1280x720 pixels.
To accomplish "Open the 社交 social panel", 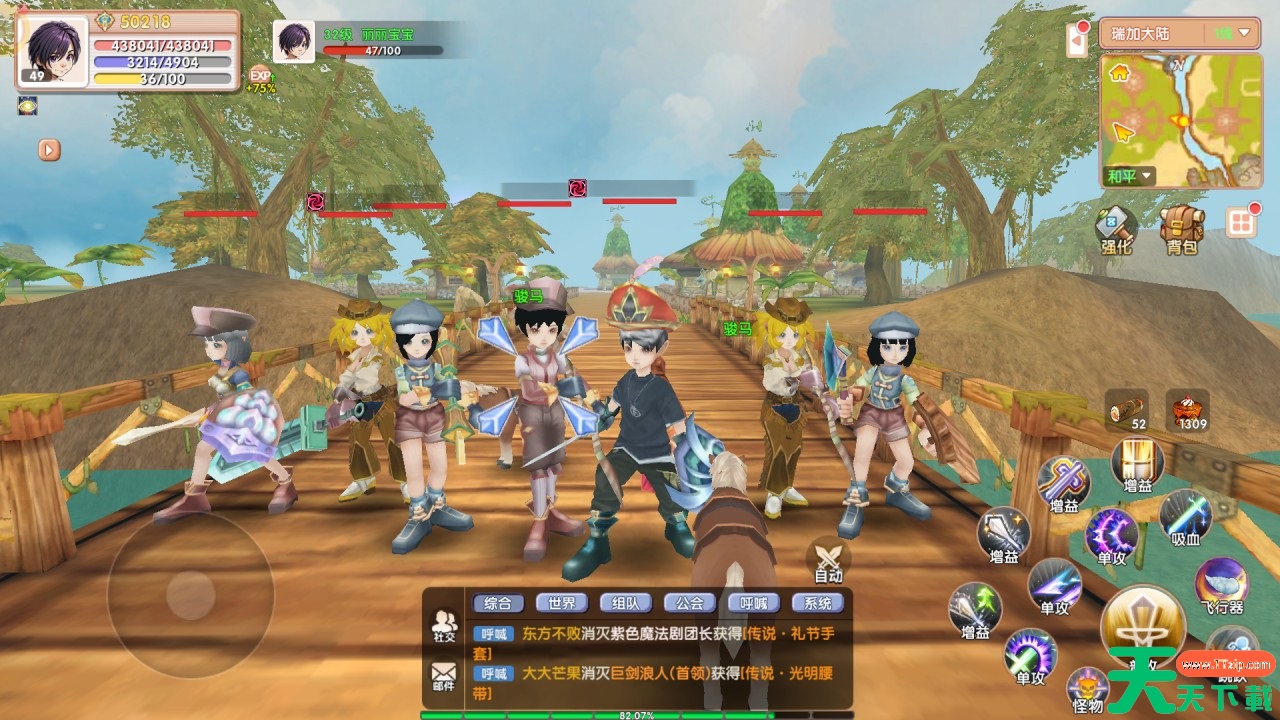I will [443, 626].
